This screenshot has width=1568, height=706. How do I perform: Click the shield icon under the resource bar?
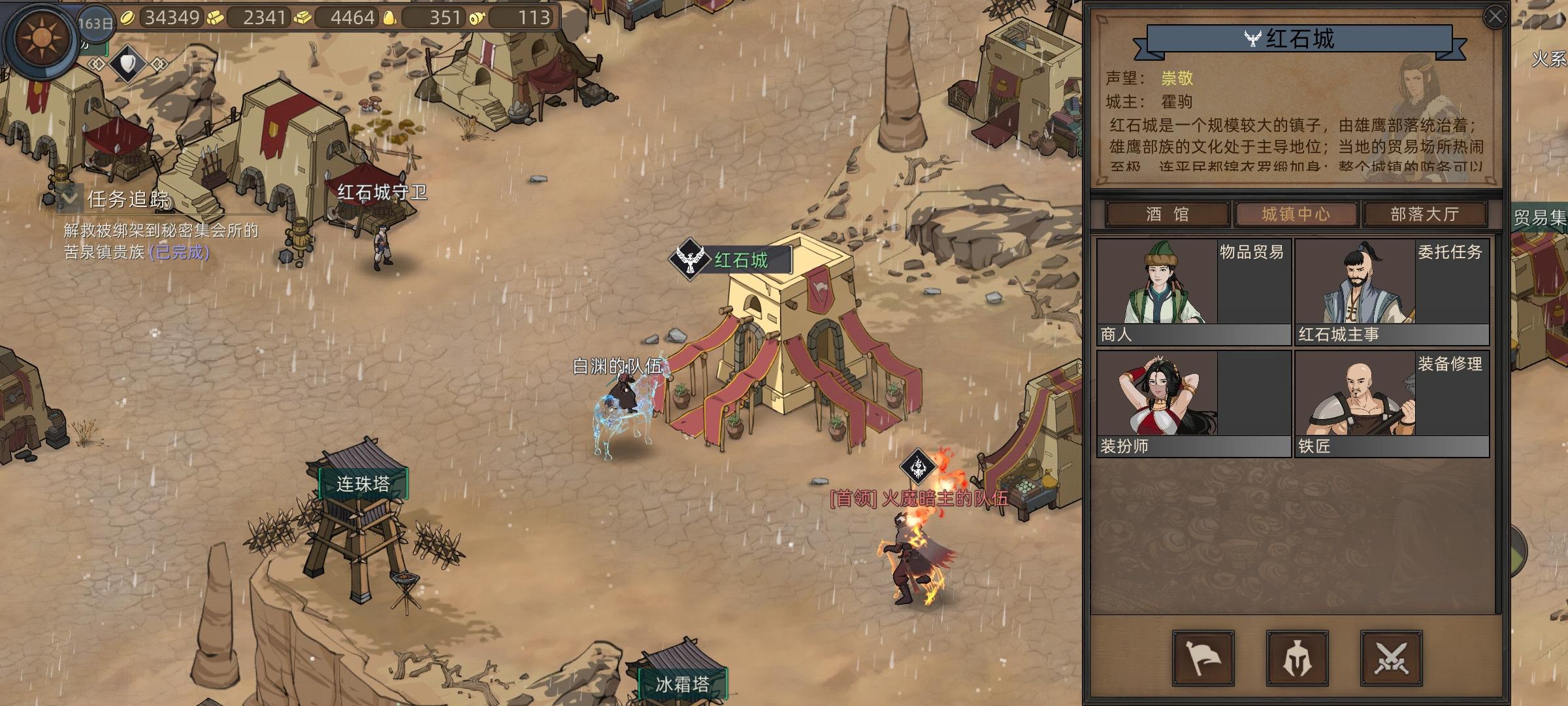tap(128, 63)
